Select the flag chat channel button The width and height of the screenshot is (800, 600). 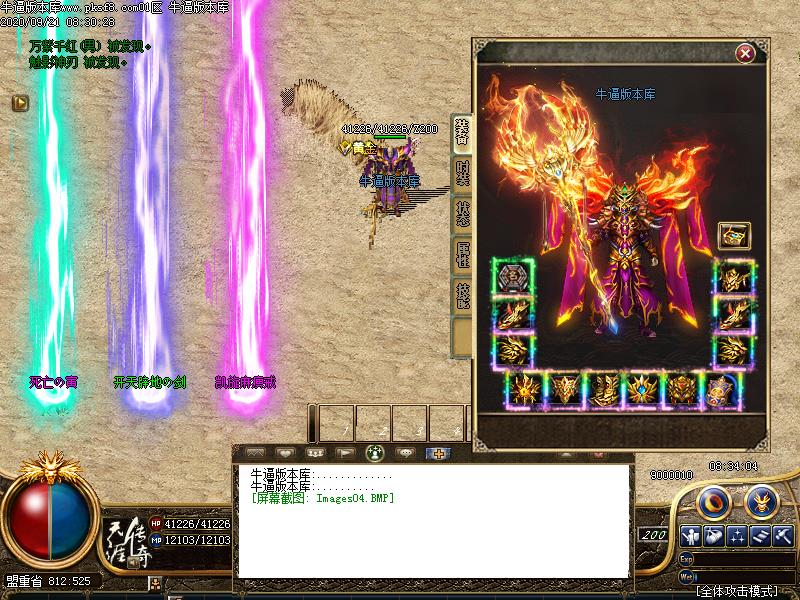tap(346, 453)
